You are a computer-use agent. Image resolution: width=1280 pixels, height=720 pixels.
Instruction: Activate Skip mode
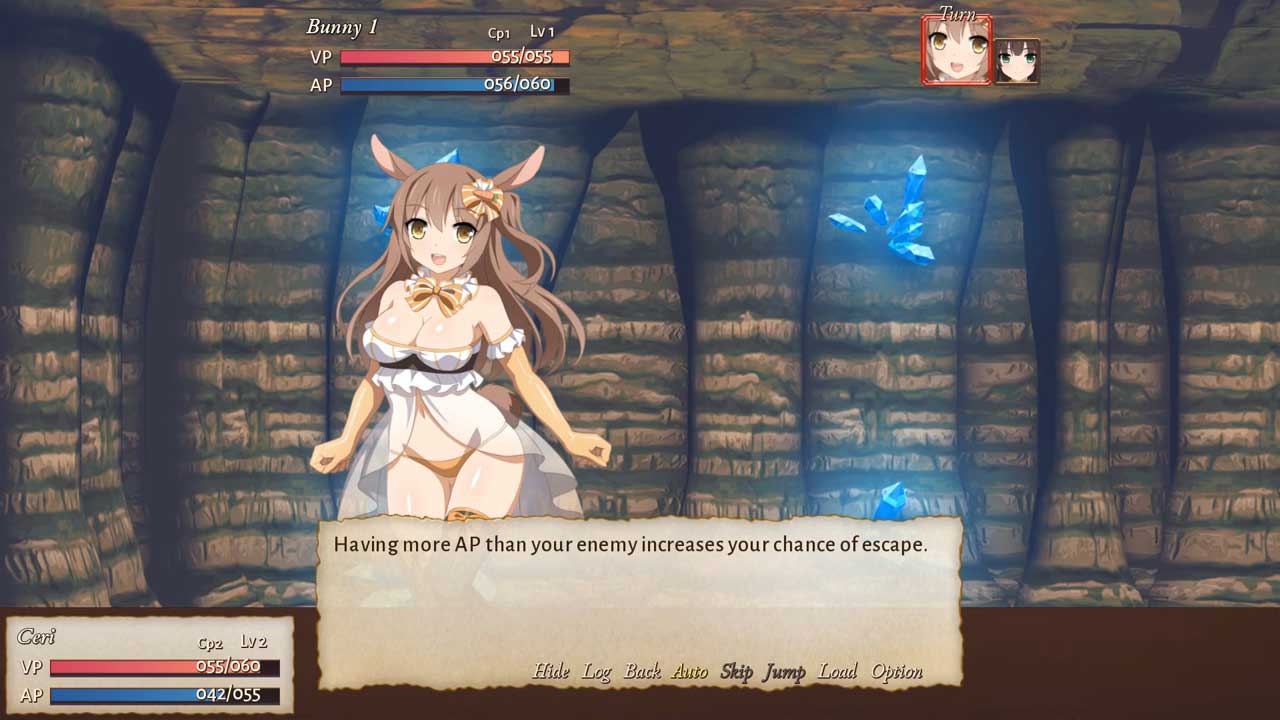click(736, 671)
